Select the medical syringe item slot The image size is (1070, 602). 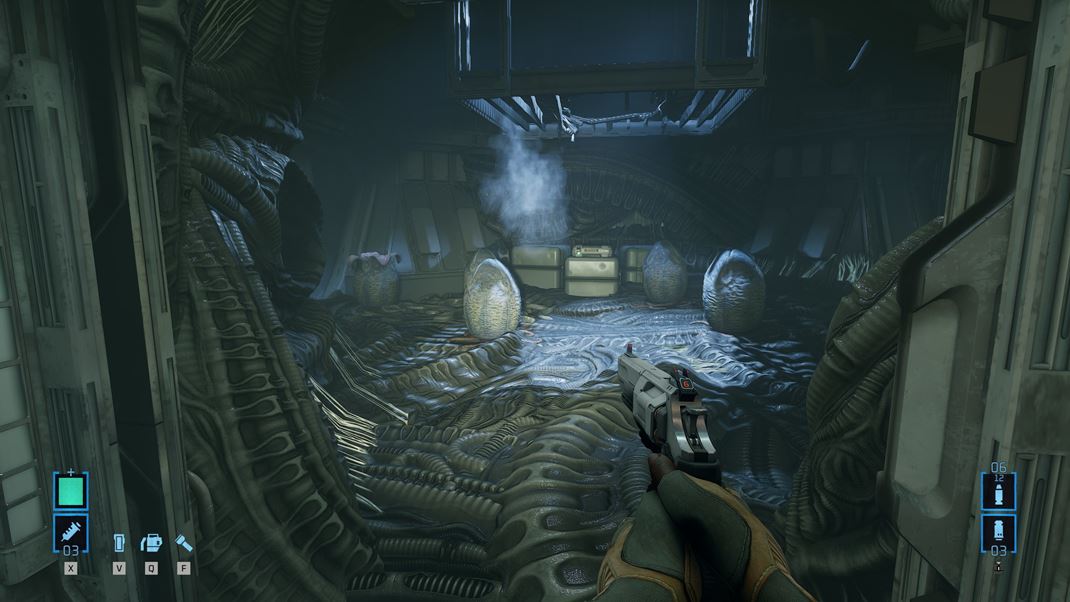tap(70, 531)
